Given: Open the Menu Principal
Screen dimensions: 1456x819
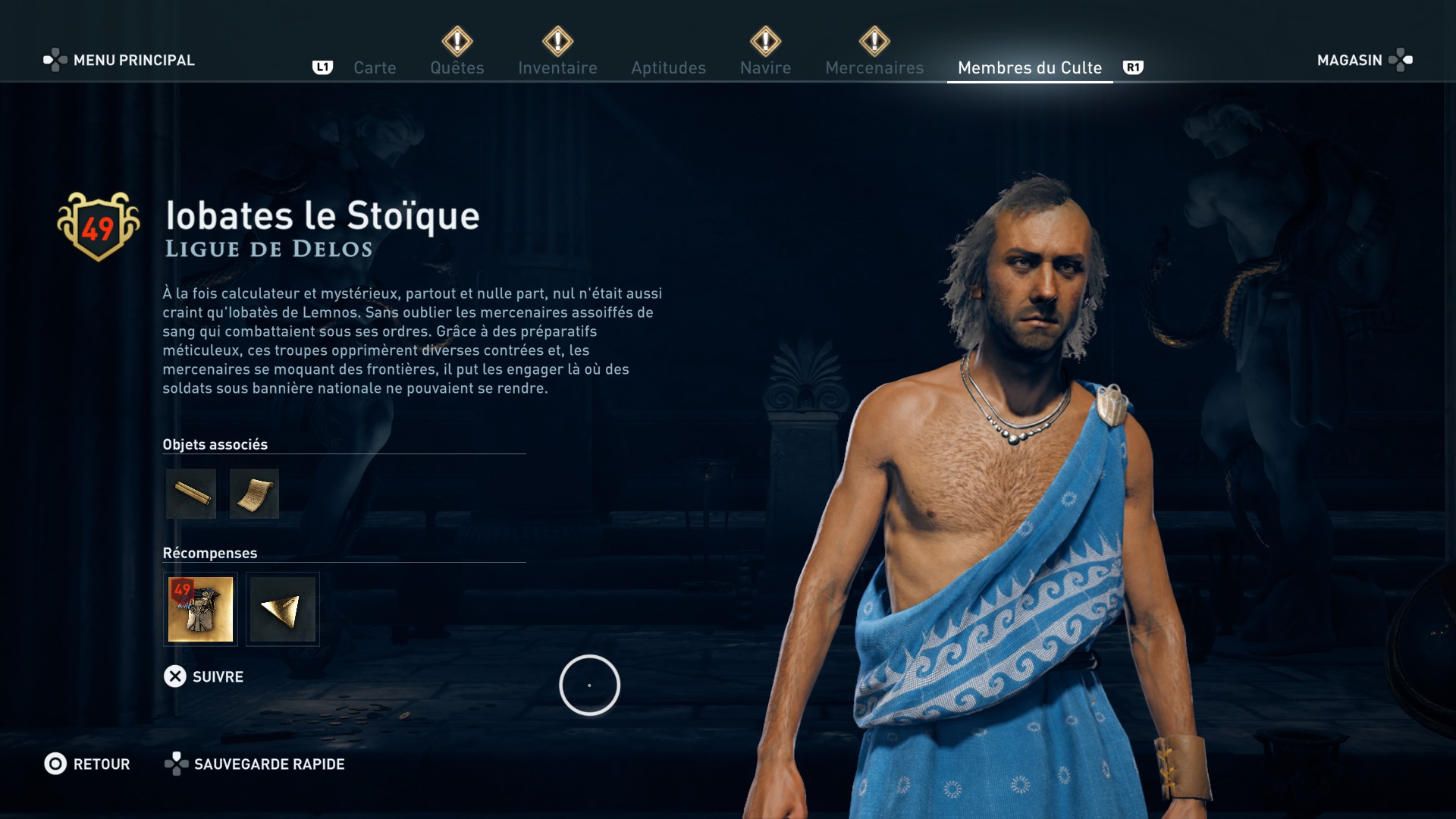Looking at the screenshot, I should (x=119, y=60).
